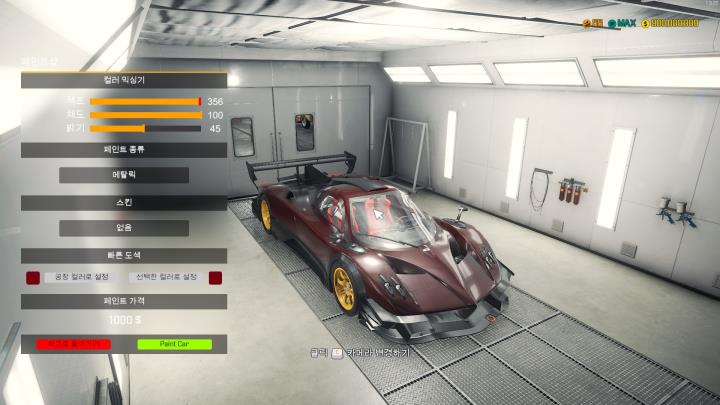Change paint type from 메탈릭

[x=124, y=175]
